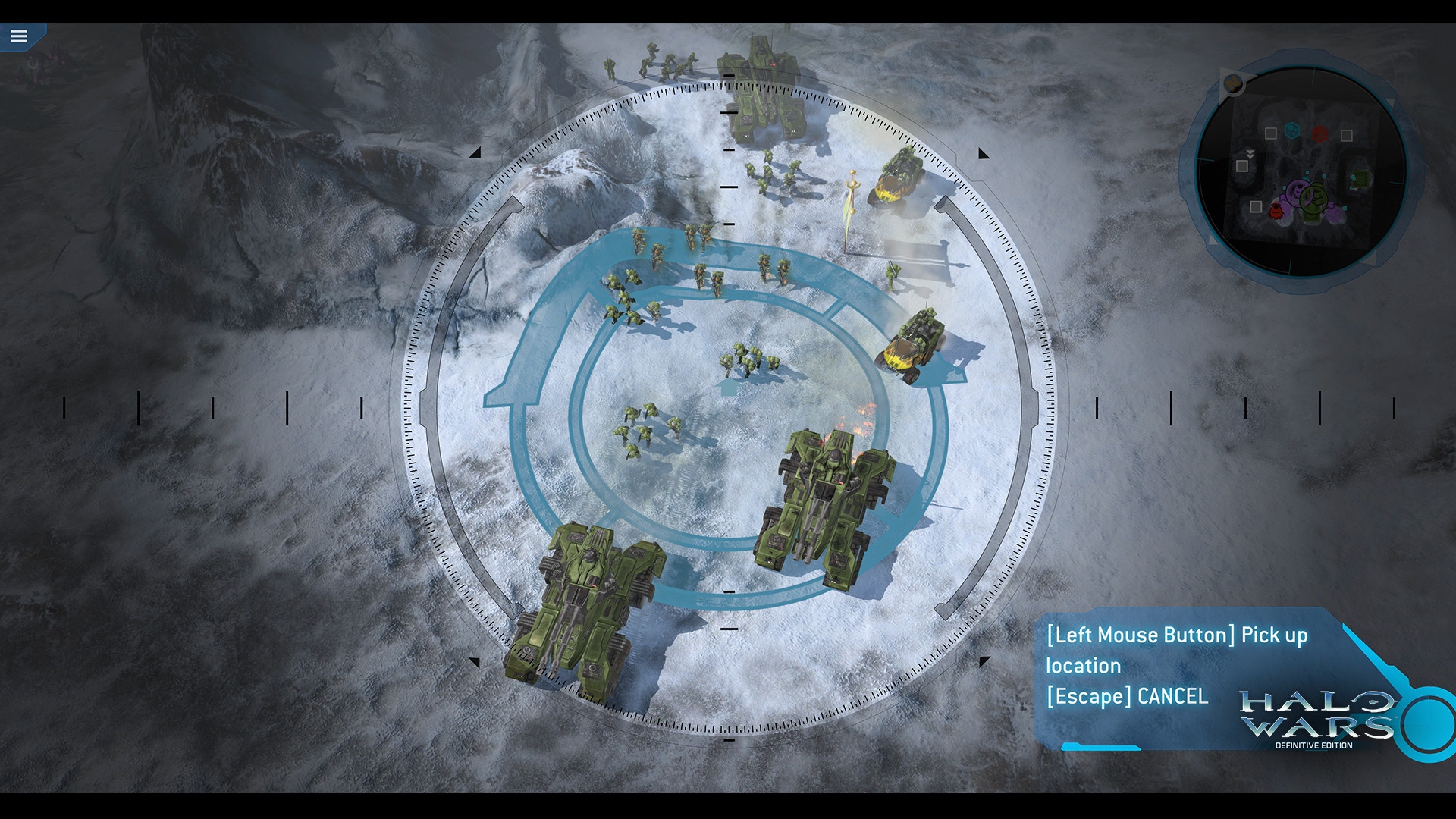Click the red skull enemy marker on minimap

[1276, 212]
